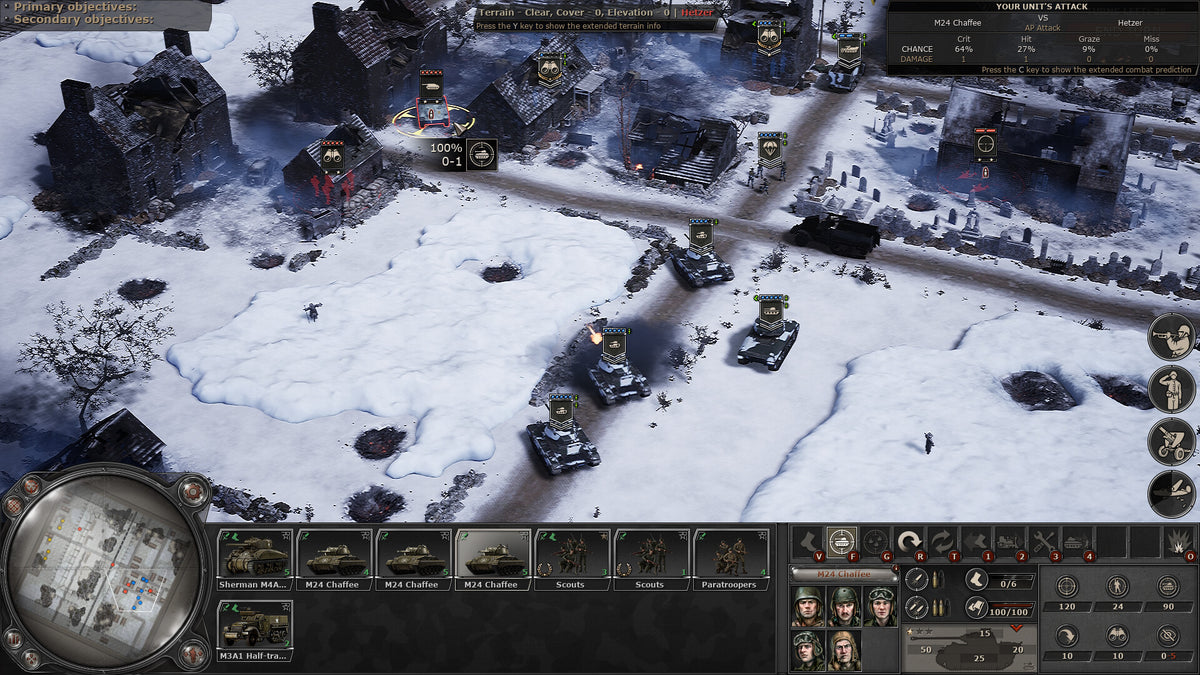Select the highlighted M24 Chaffee unit card
1200x675 pixels.
click(x=493, y=558)
